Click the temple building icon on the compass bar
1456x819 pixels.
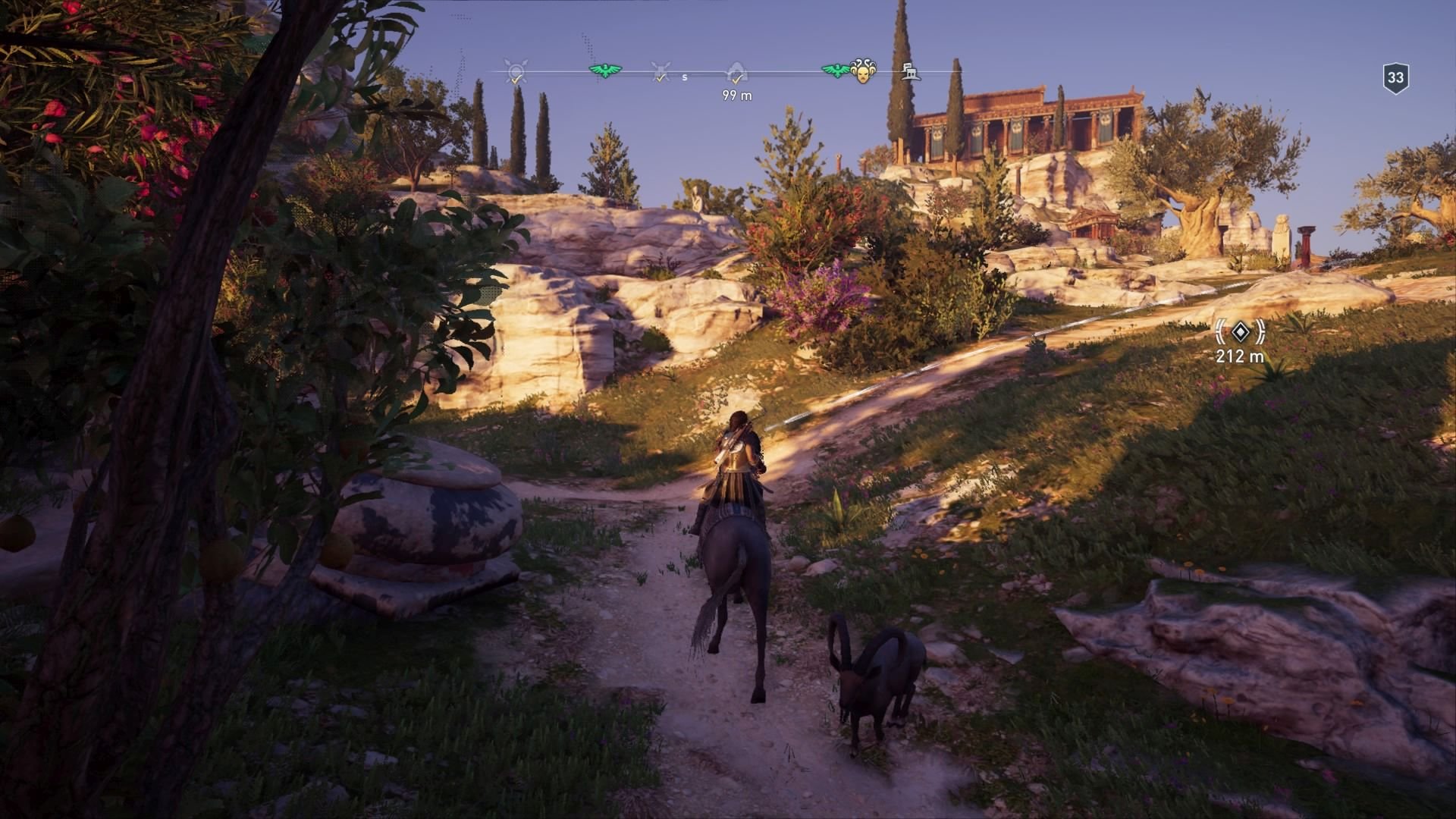pyautogui.click(x=912, y=72)
